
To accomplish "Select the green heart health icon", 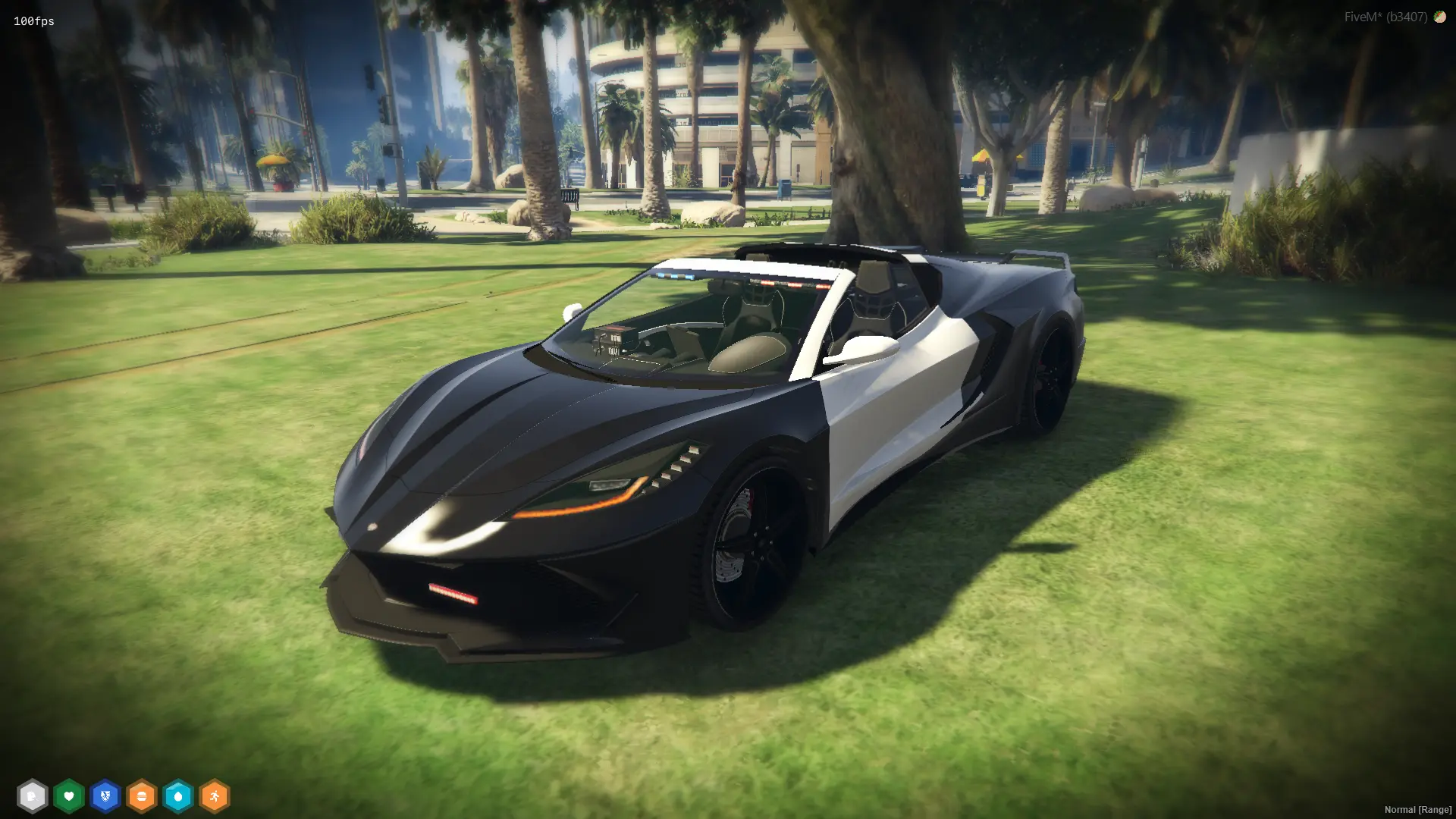I will point(69,796).
